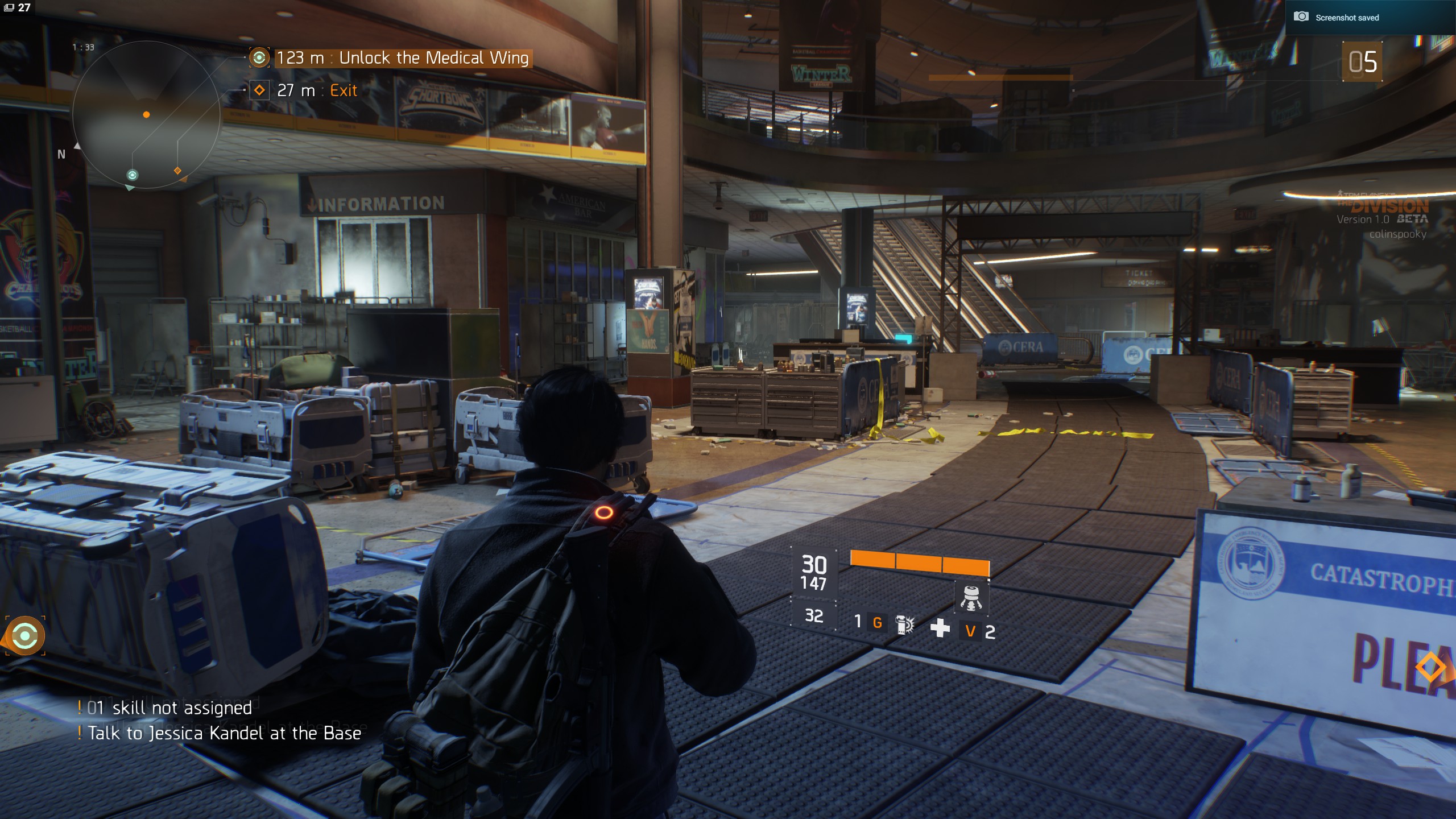Click the teal mission marker on minimap
The height and width of the screenshot is (819, 1456).
(x=133, y=175)
